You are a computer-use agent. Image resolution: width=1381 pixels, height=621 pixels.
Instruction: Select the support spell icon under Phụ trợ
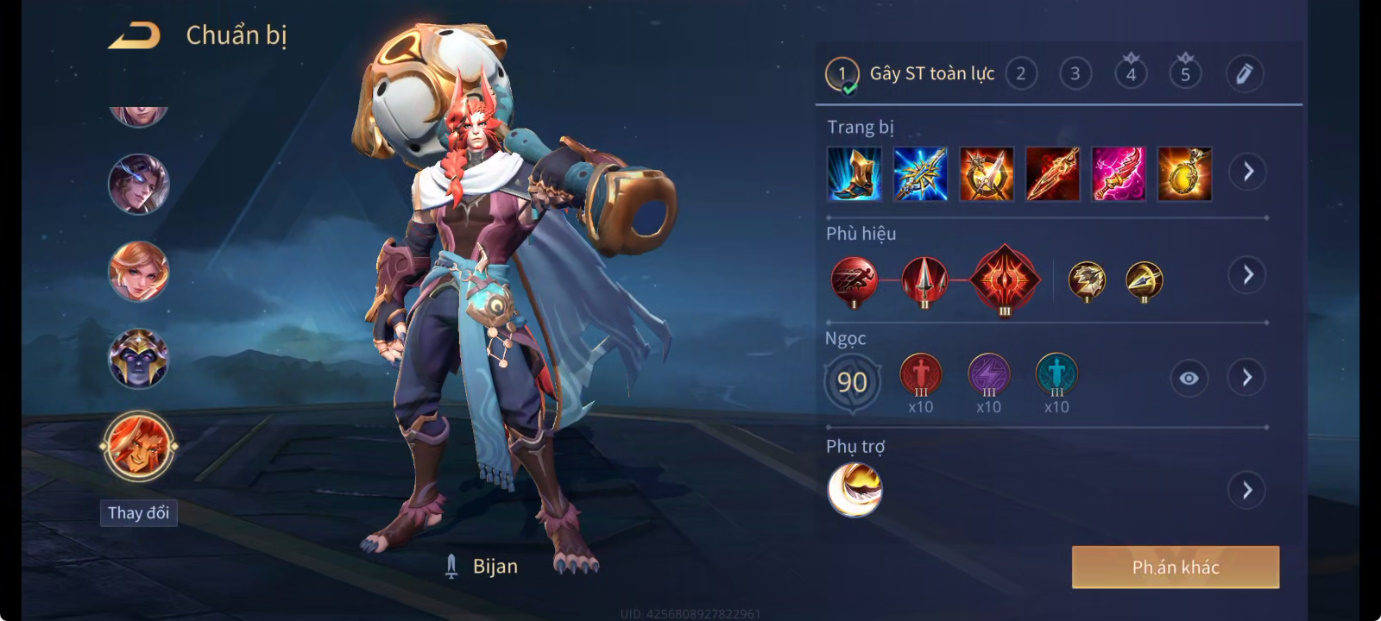pos(855,490)
